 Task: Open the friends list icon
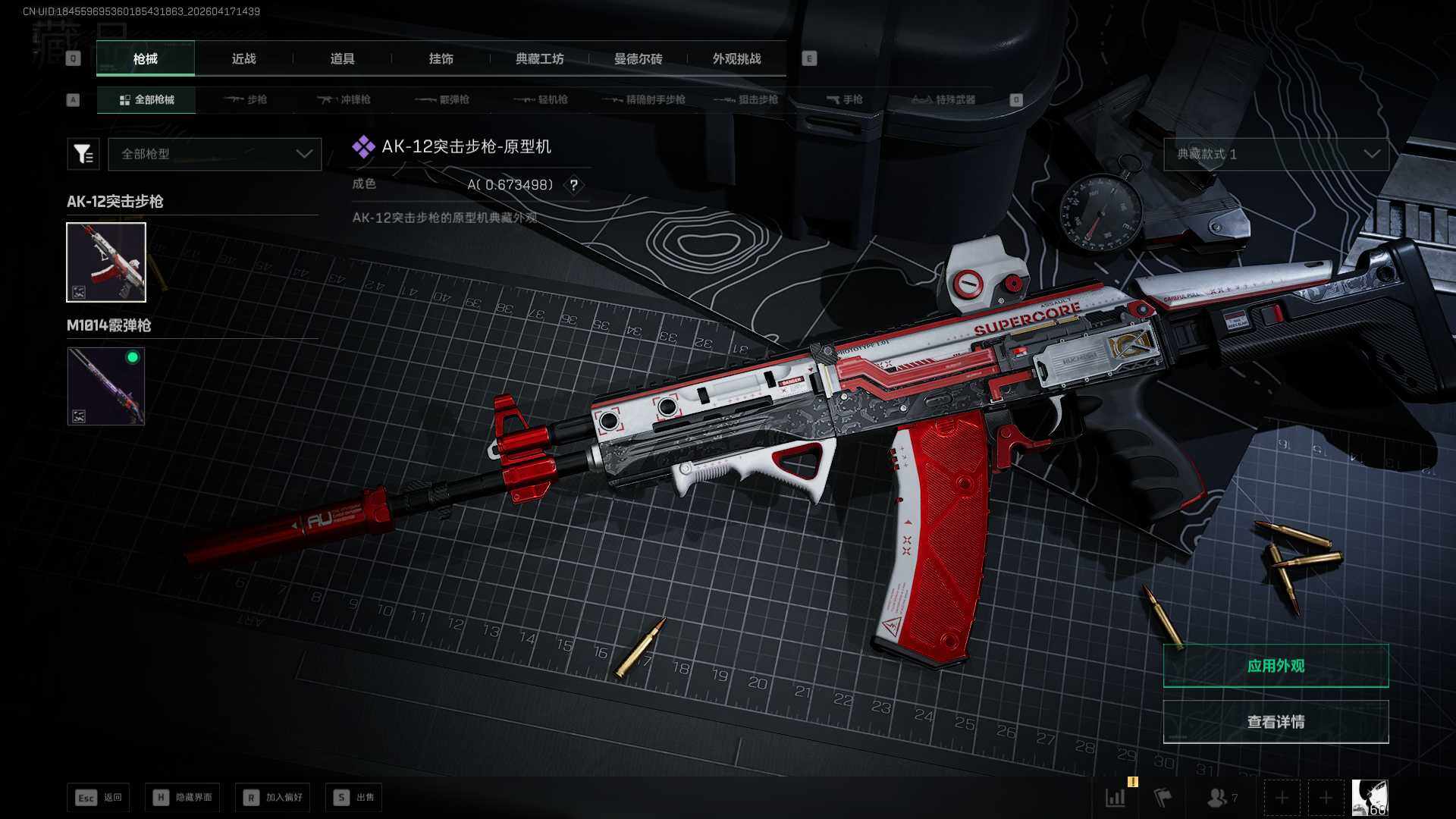[x=1219, y=798]
